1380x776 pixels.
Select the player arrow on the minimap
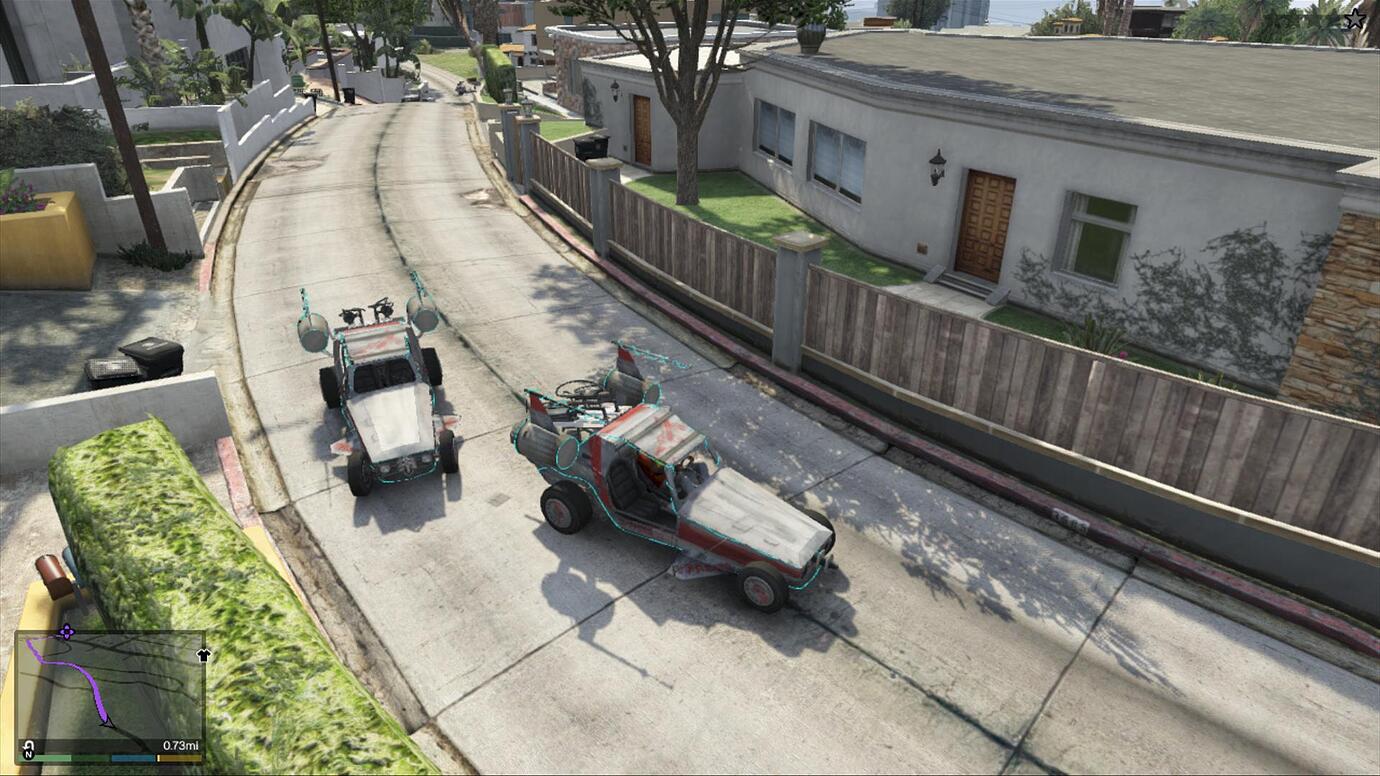pyautogui.click(x=105, y=722)
